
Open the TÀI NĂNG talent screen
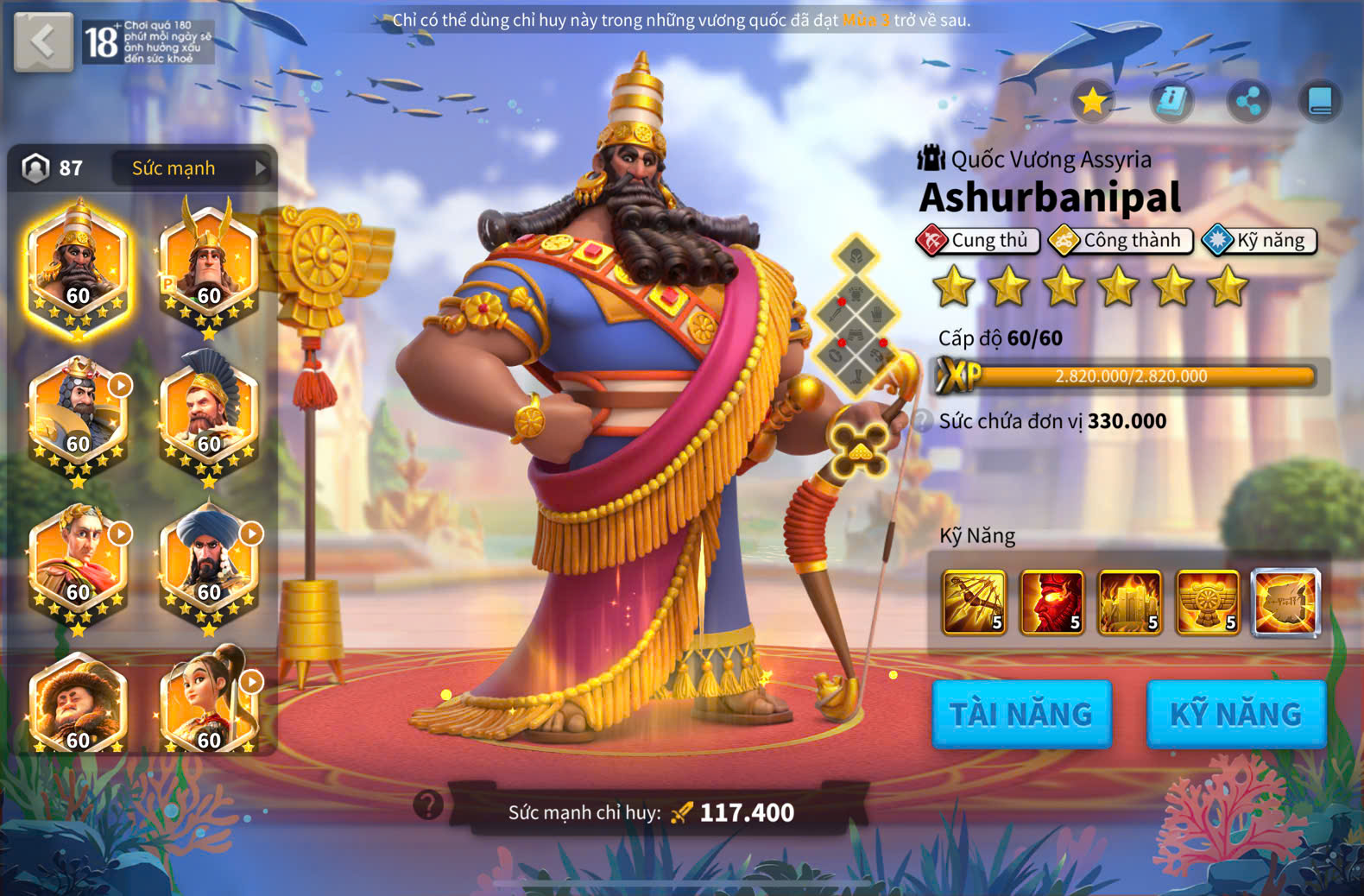point(1021,714)
